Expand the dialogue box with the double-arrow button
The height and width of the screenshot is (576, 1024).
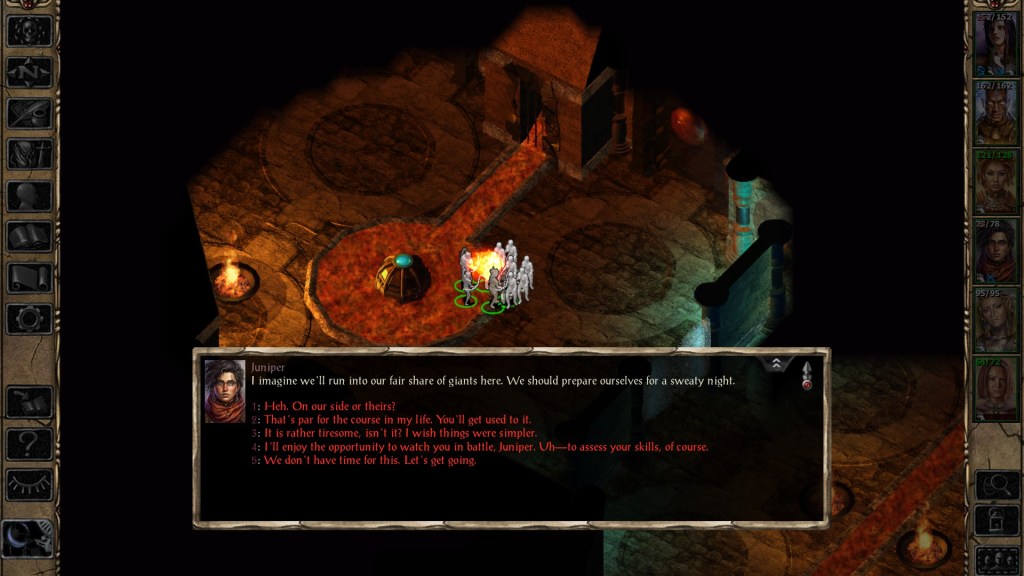(777, 364)
